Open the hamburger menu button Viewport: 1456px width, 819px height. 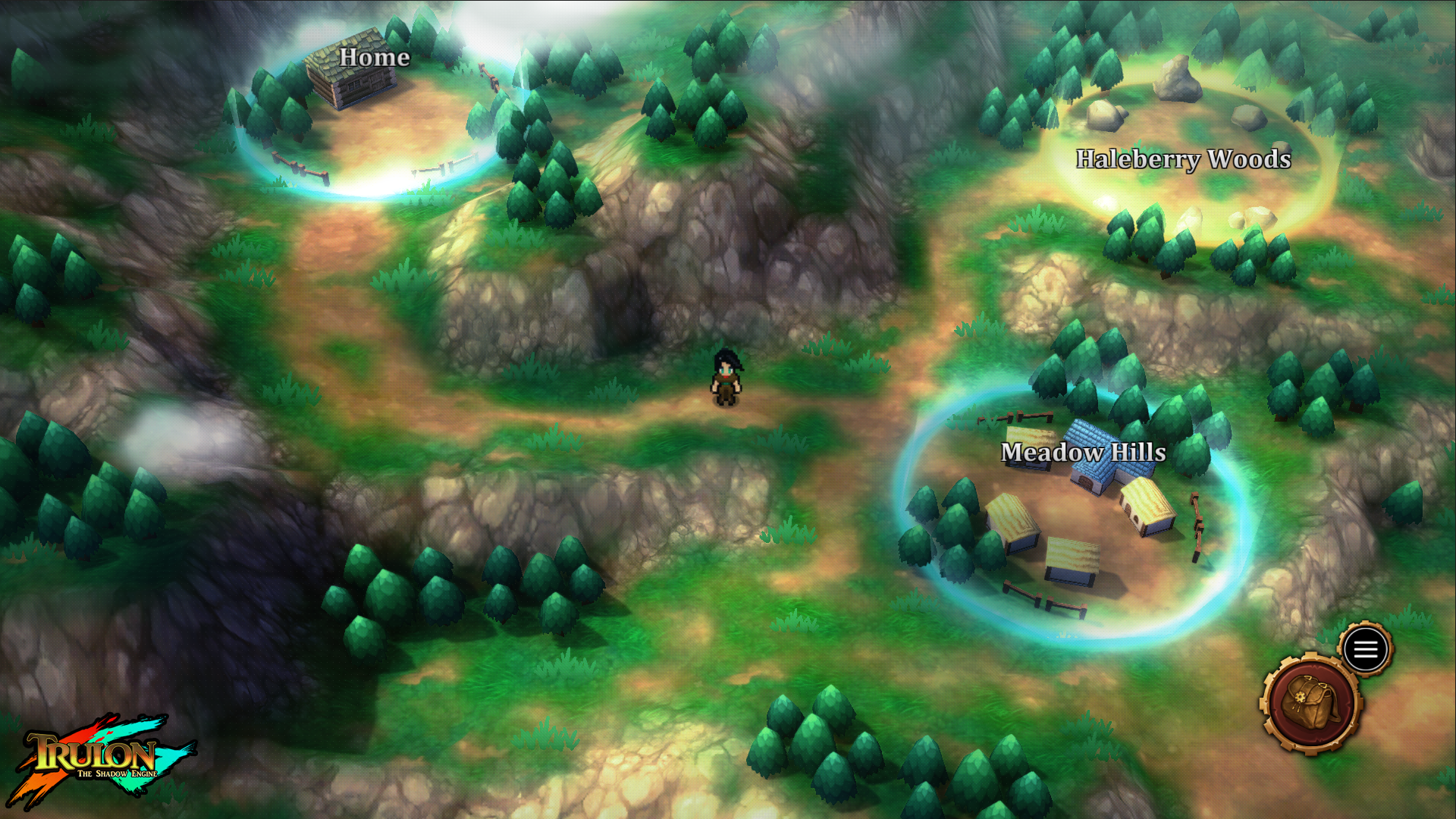[1366, 649]
